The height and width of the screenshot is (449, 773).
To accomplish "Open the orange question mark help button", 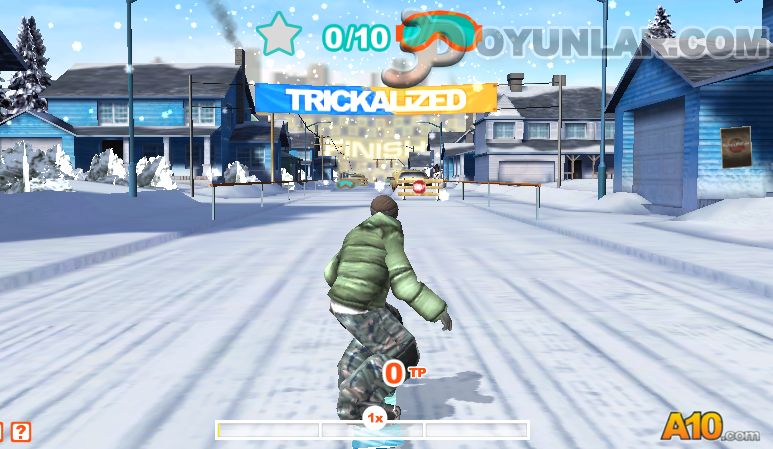I will pos(21,432).
